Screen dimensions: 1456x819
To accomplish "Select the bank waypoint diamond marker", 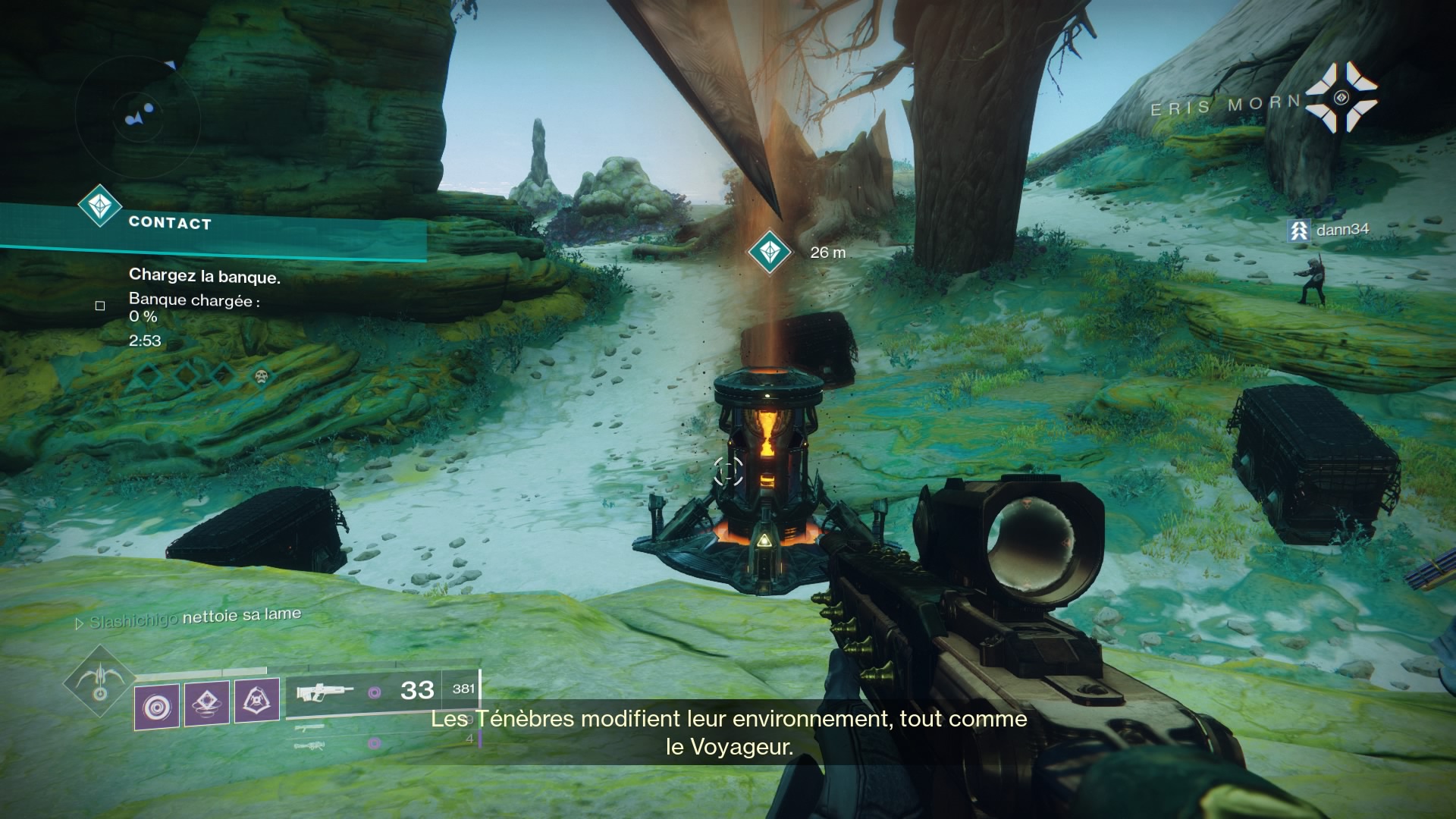I will tap(770, 252).
